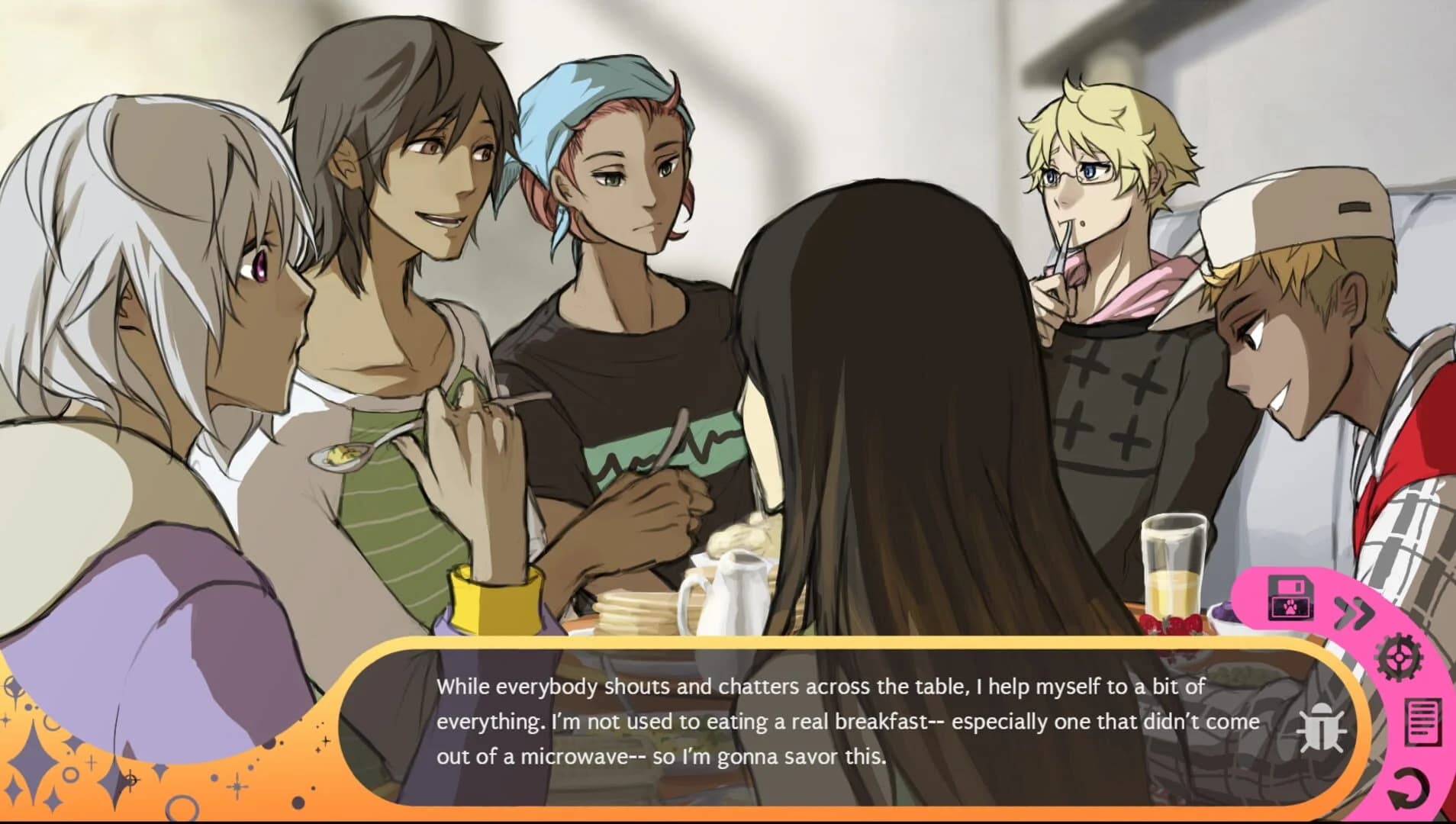Open the save menu floppy disk icon
1456x824 pixels.
[1290, 597]
